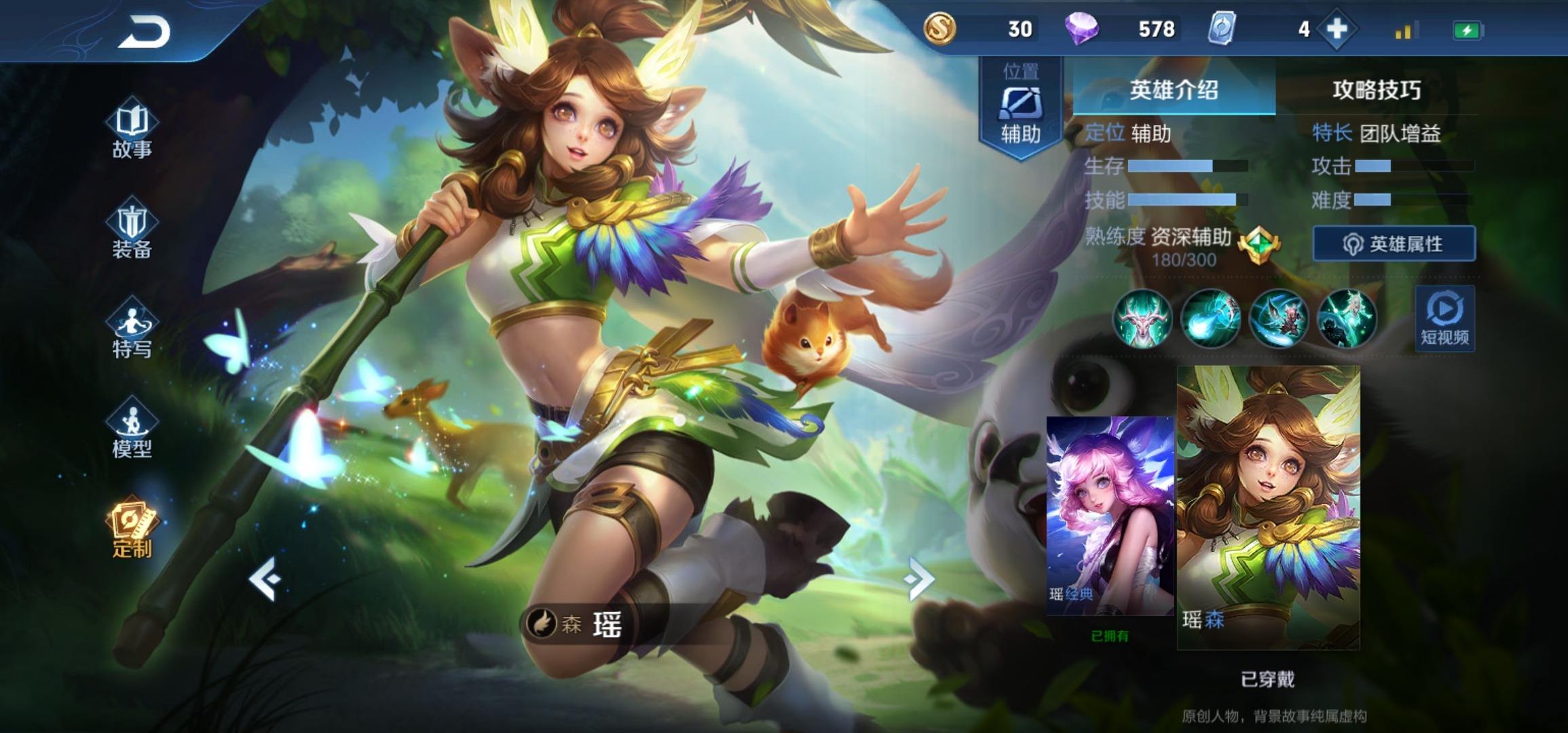1568x733 pixels.
Task: Go to the previous hero with left arrow
Action: [264, 579]
